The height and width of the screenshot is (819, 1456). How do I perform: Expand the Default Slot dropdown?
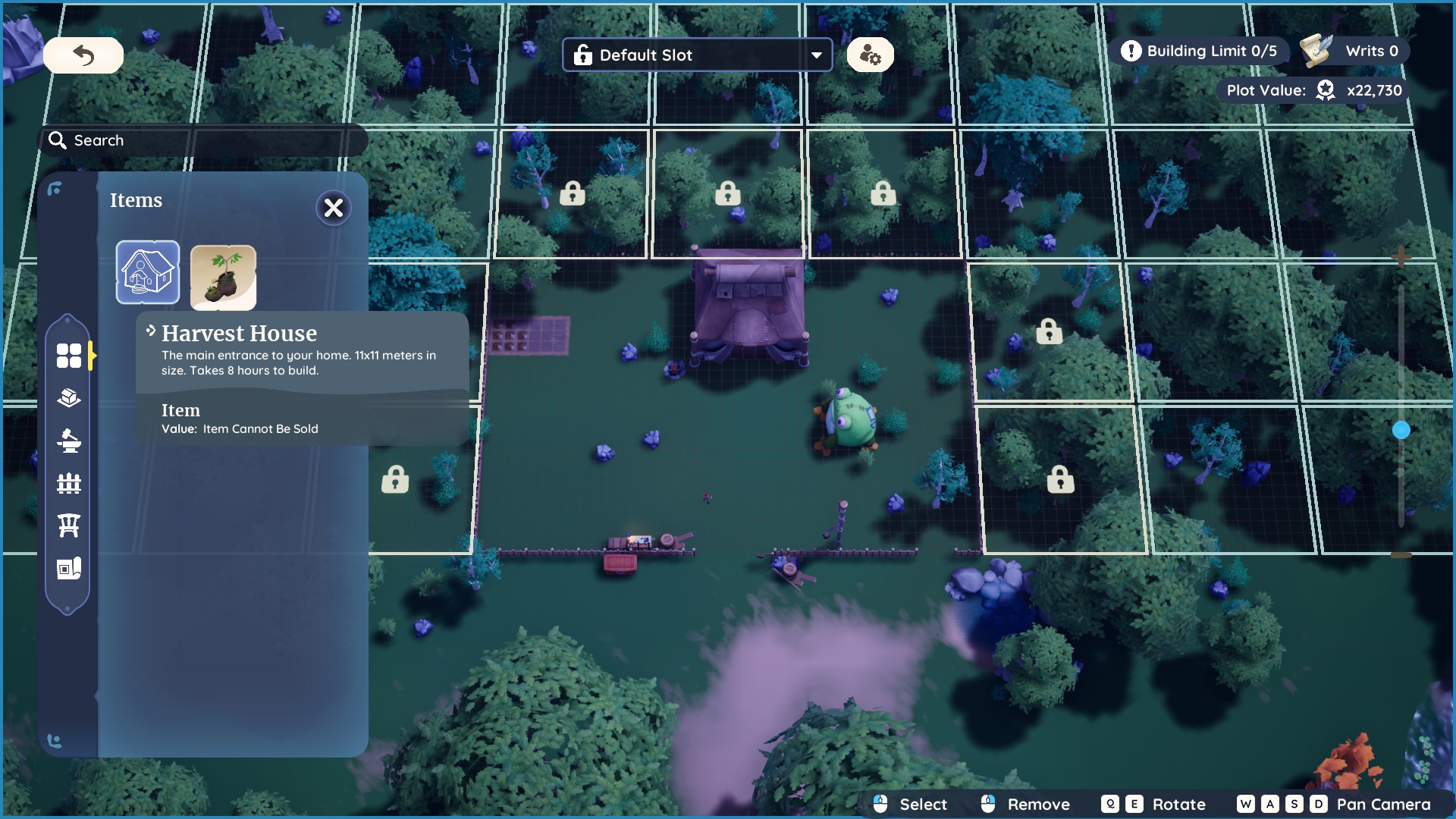point(815,54)
